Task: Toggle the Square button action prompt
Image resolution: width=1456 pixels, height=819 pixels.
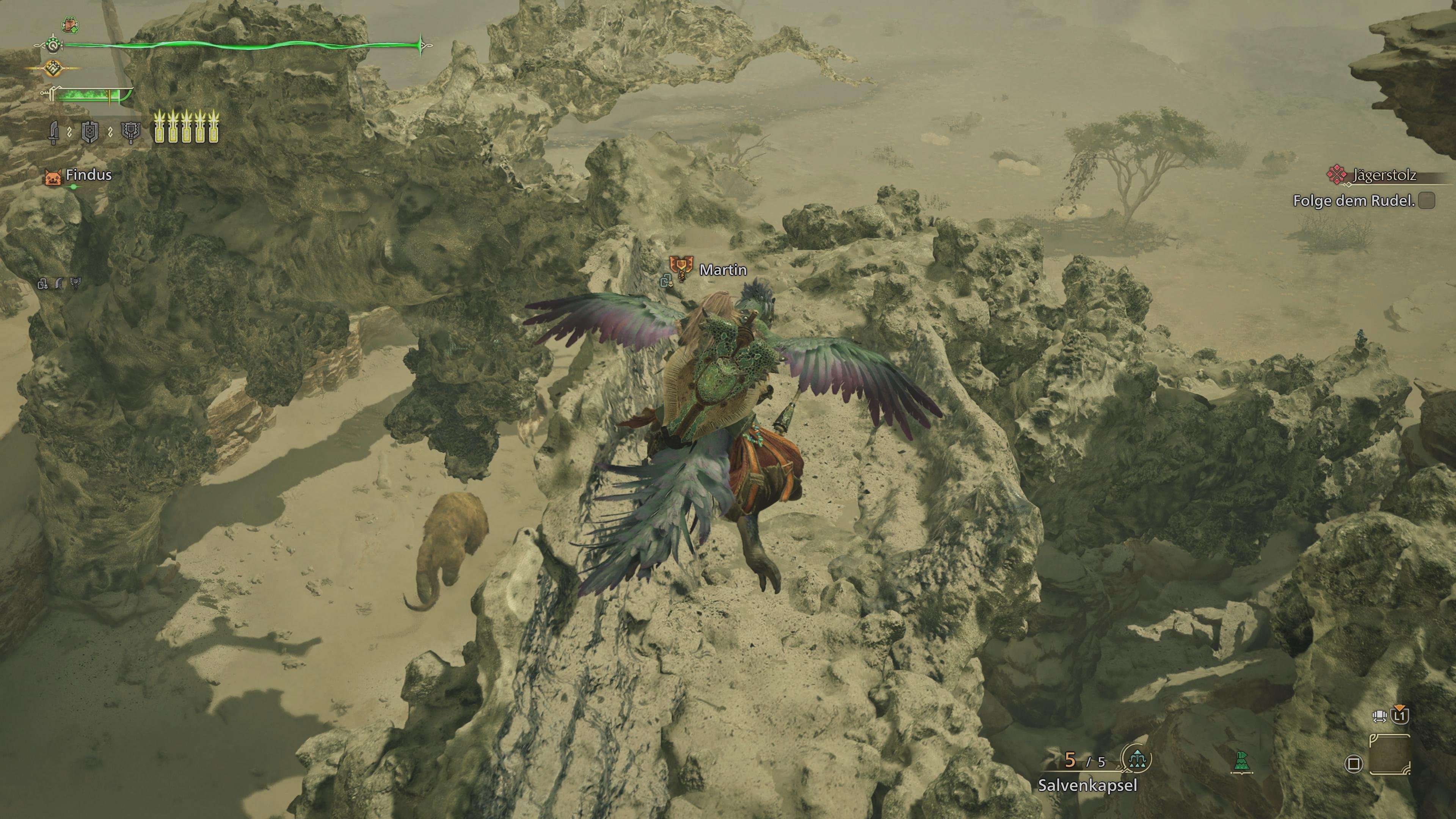Action: pyautogui.click(x=1355, y=764)
